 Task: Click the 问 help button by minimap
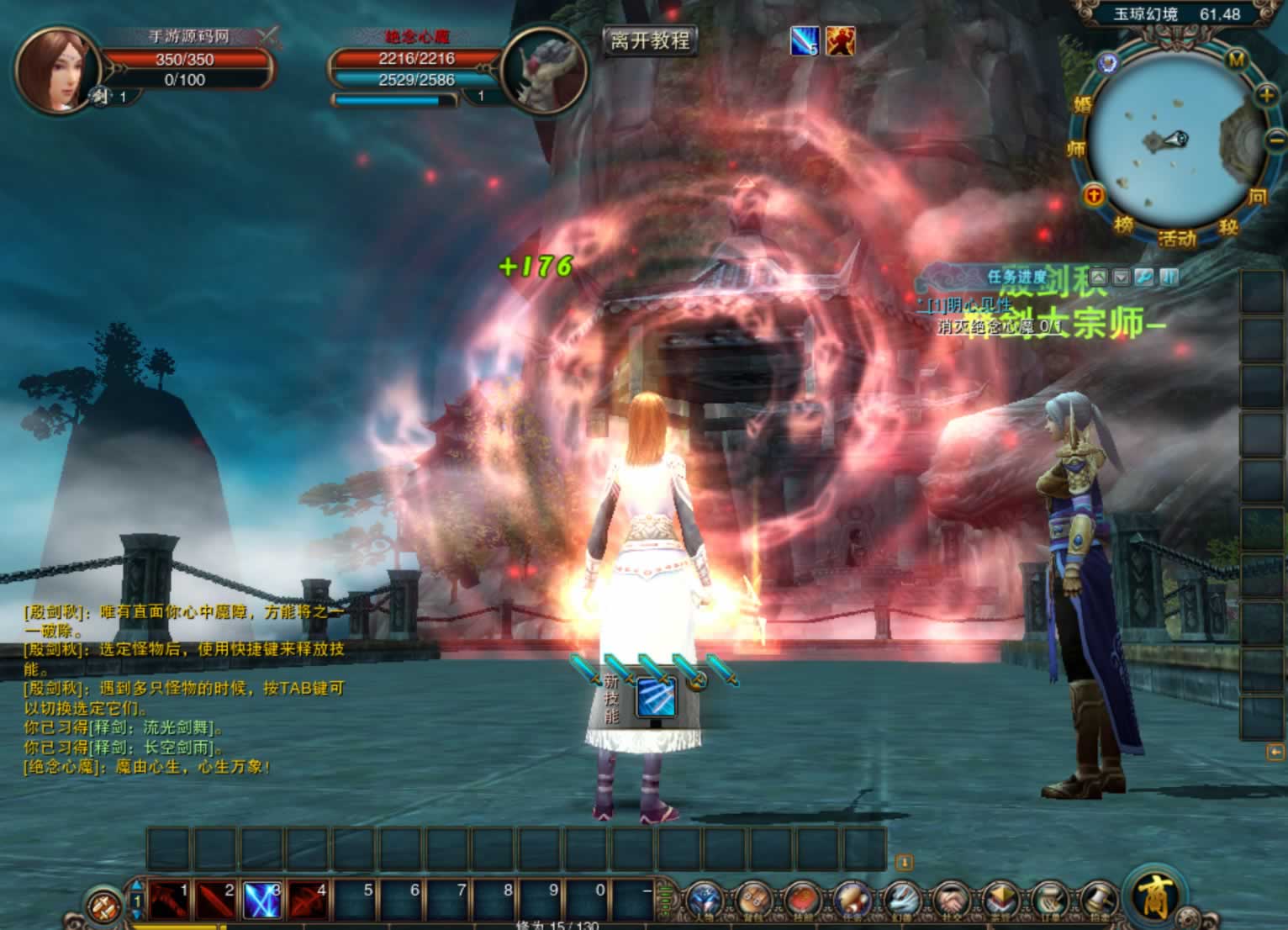[x=1257, y=197]
